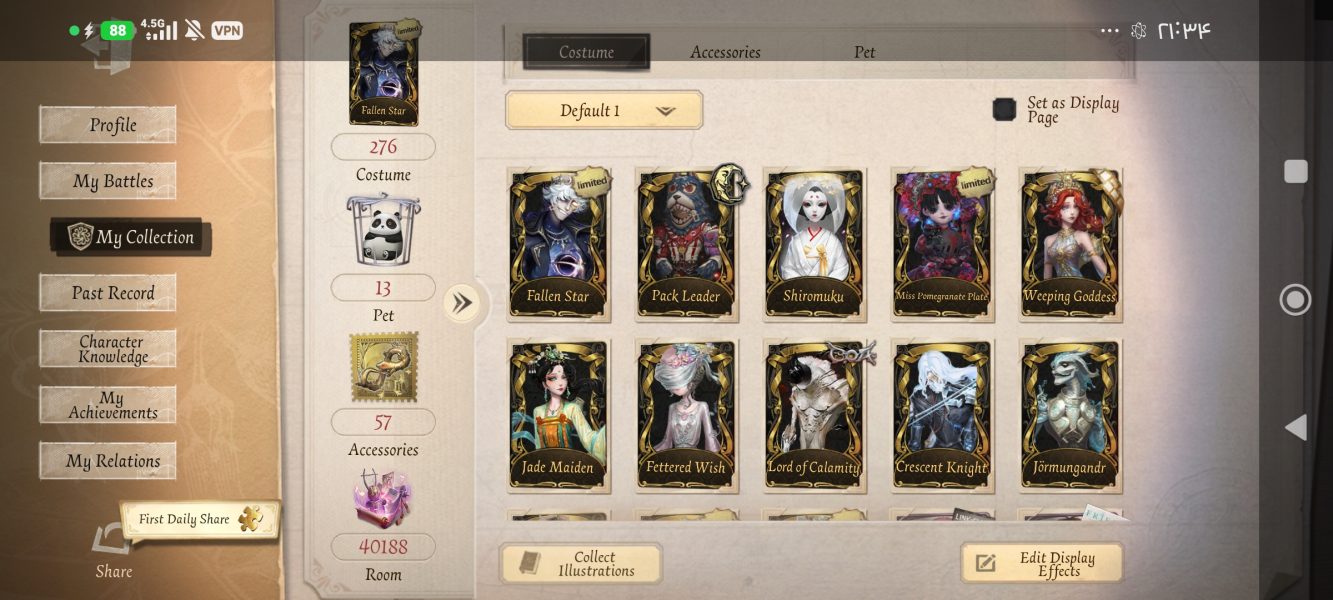Switch to the Pet tab
1333x600 pixels.
[864, 52]
